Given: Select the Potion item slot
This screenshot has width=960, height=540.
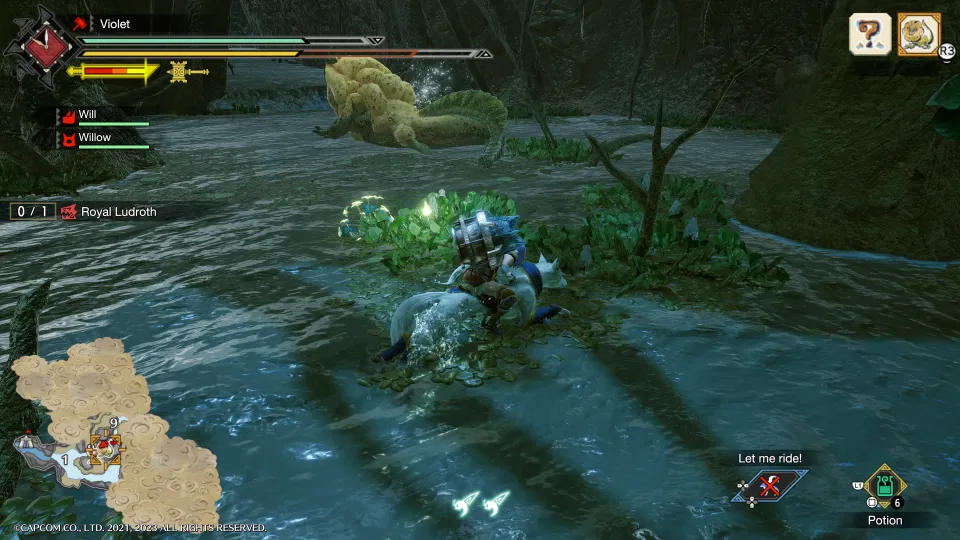Looking at the screenshot, I should click(885, 487).
